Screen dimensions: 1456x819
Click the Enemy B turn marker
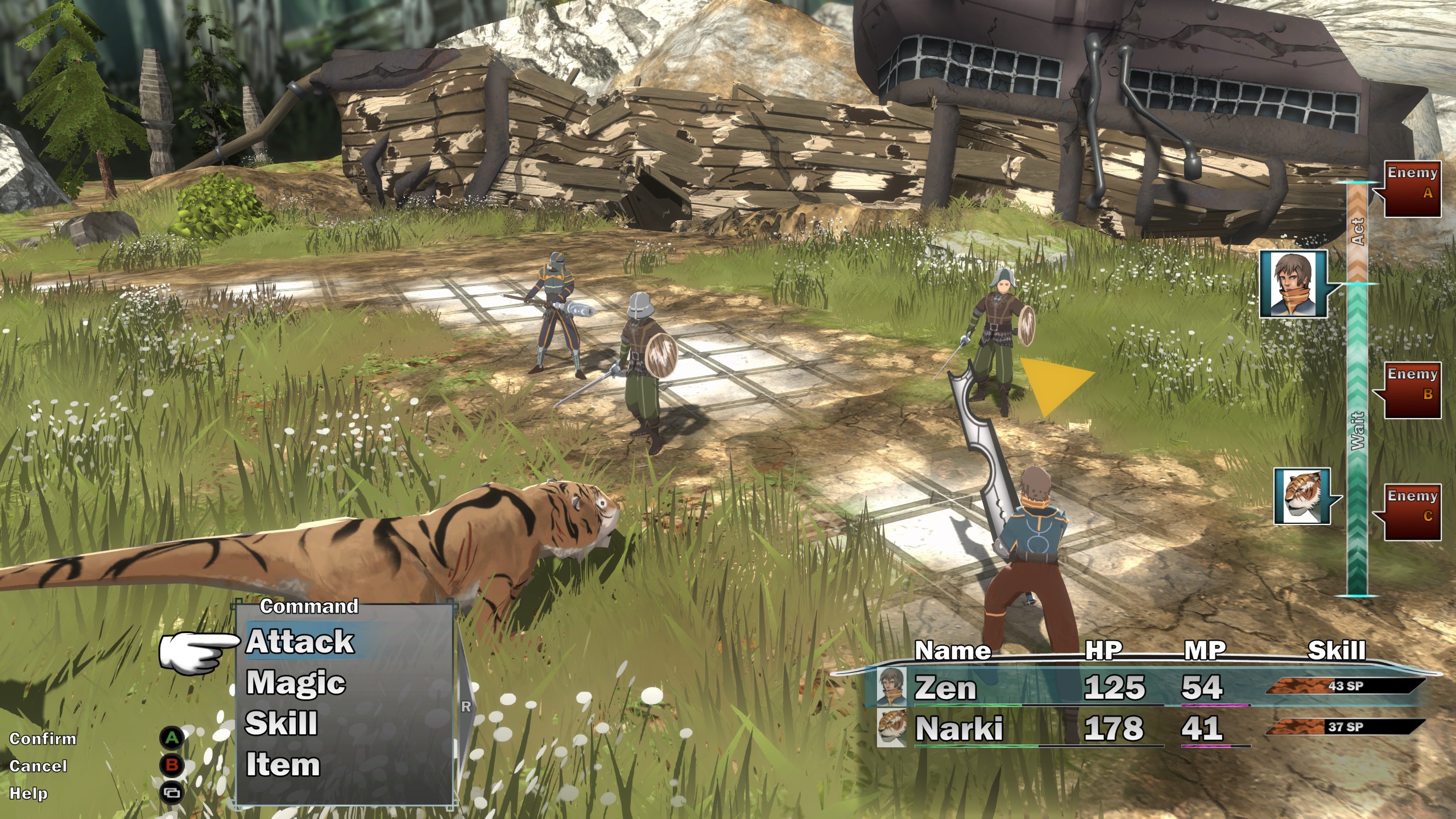pos(1412,390)
